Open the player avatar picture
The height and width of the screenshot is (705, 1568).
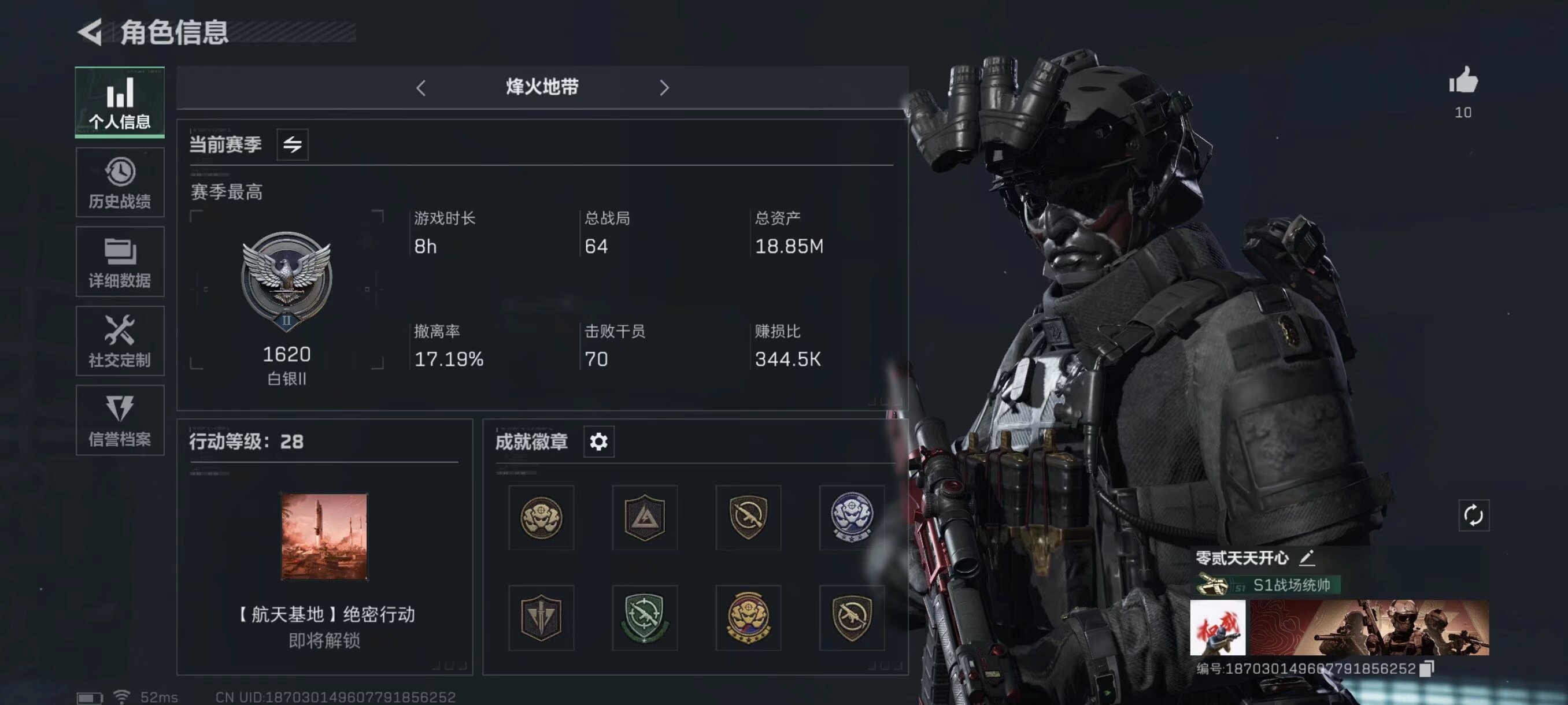pos(1218,628)
